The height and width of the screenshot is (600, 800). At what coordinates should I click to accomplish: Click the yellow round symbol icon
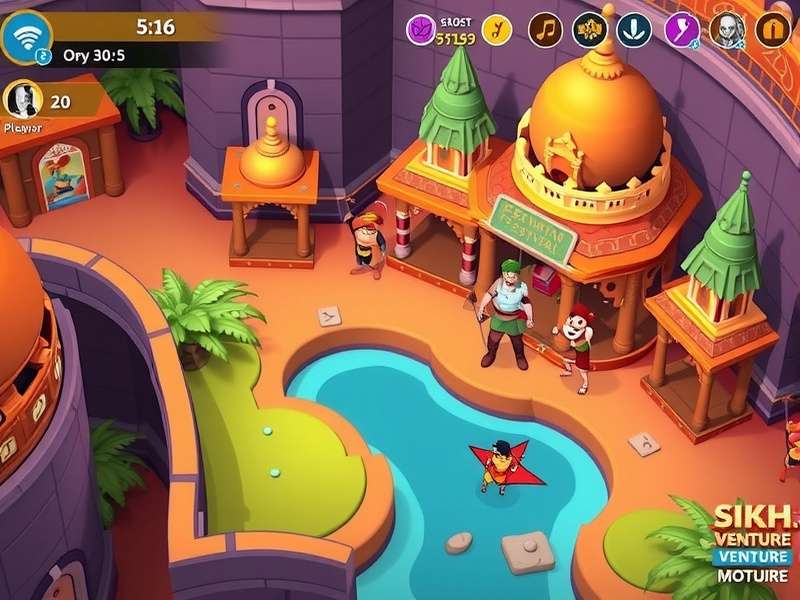coord(496,30)
